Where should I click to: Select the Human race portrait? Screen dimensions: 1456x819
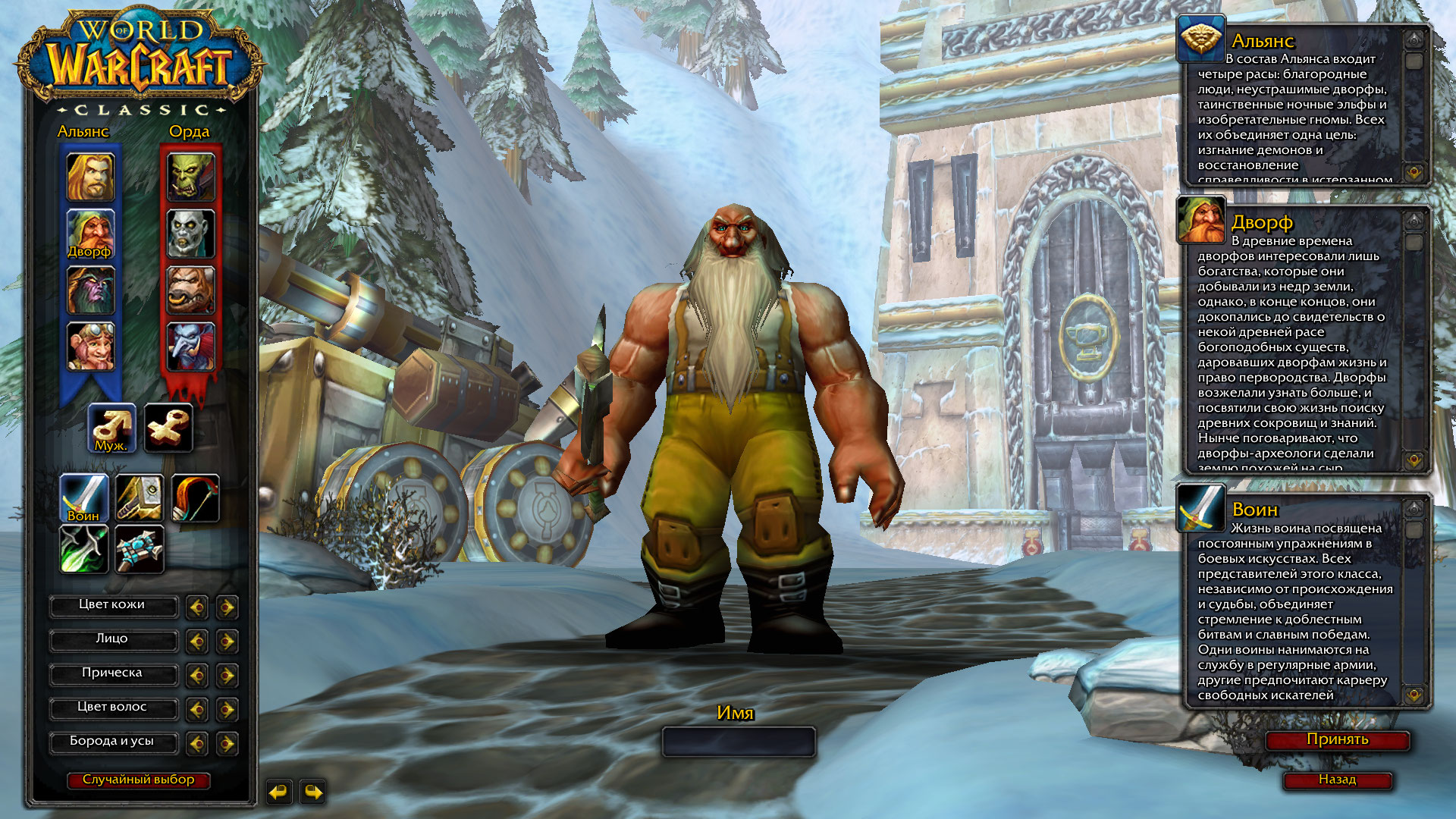91,177
